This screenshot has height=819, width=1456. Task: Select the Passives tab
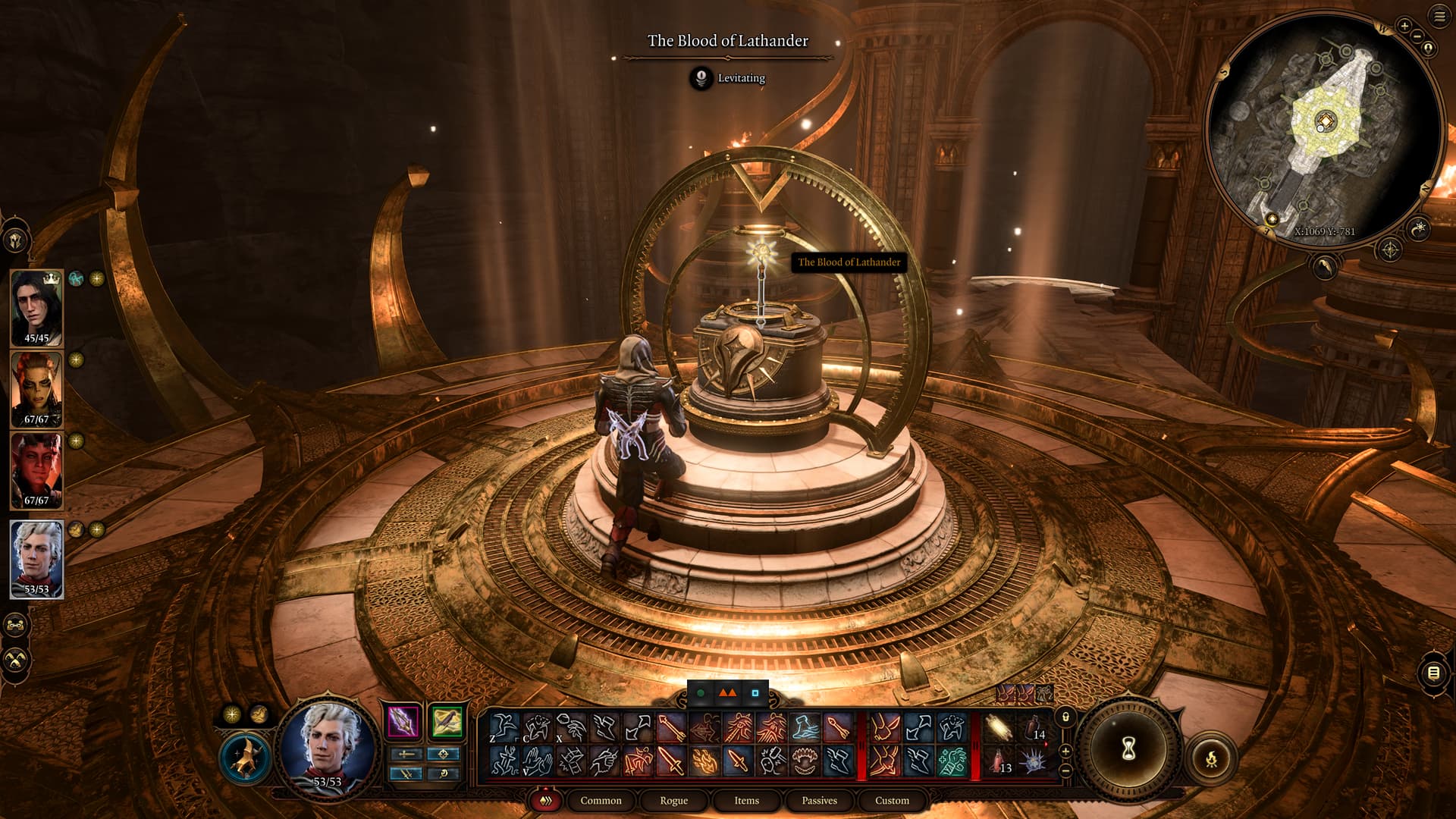pos(819,800)
